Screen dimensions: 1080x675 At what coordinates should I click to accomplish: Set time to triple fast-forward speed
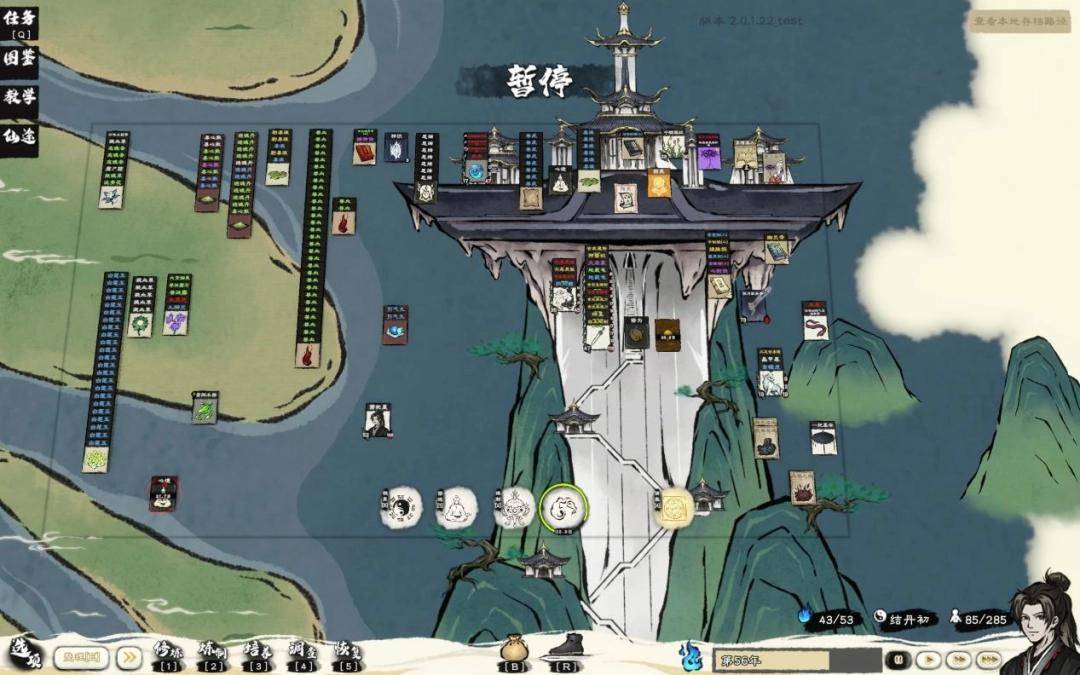(989, 660)
